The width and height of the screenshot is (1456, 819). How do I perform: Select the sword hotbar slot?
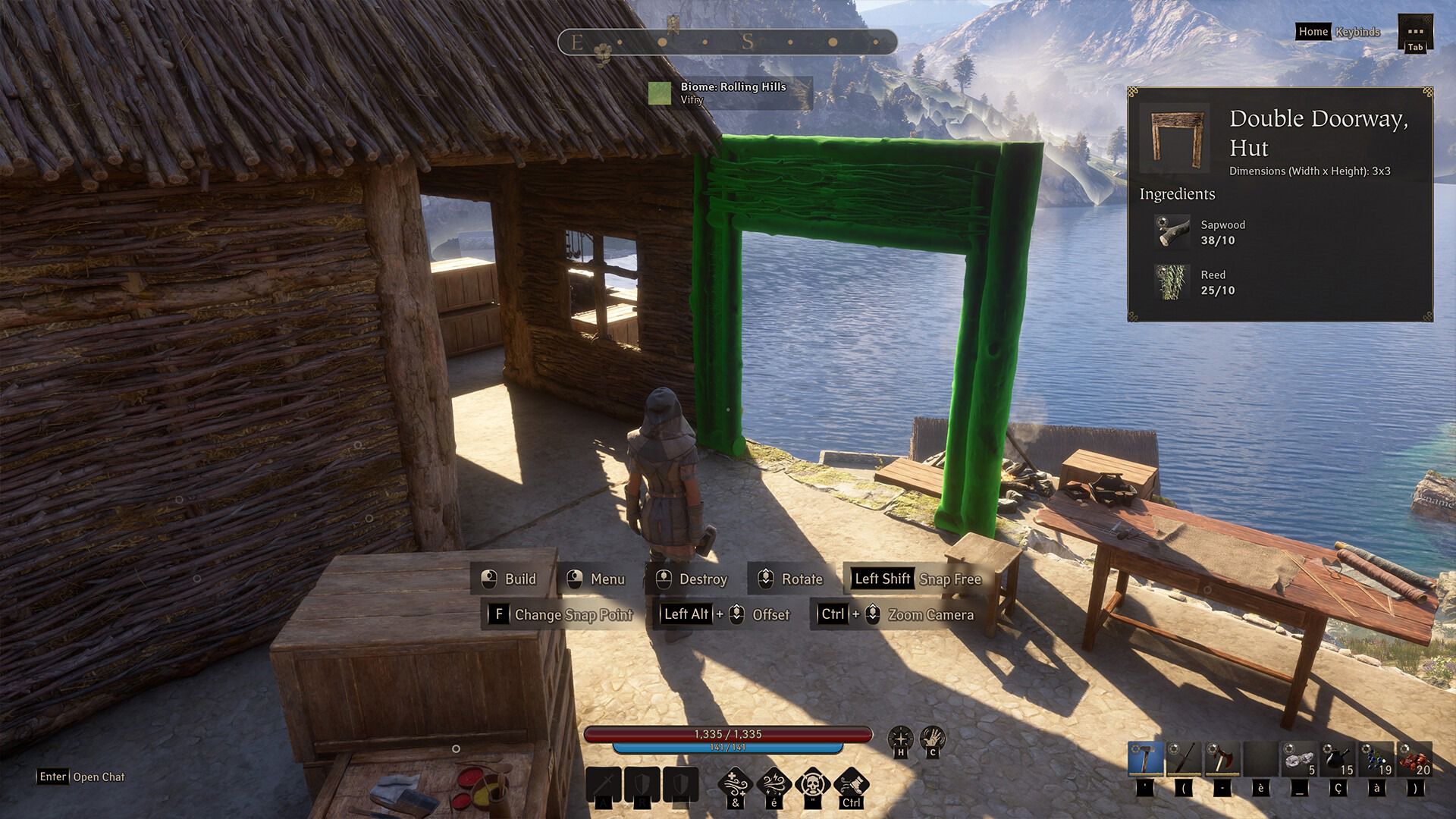click(x=1184, y=758)
